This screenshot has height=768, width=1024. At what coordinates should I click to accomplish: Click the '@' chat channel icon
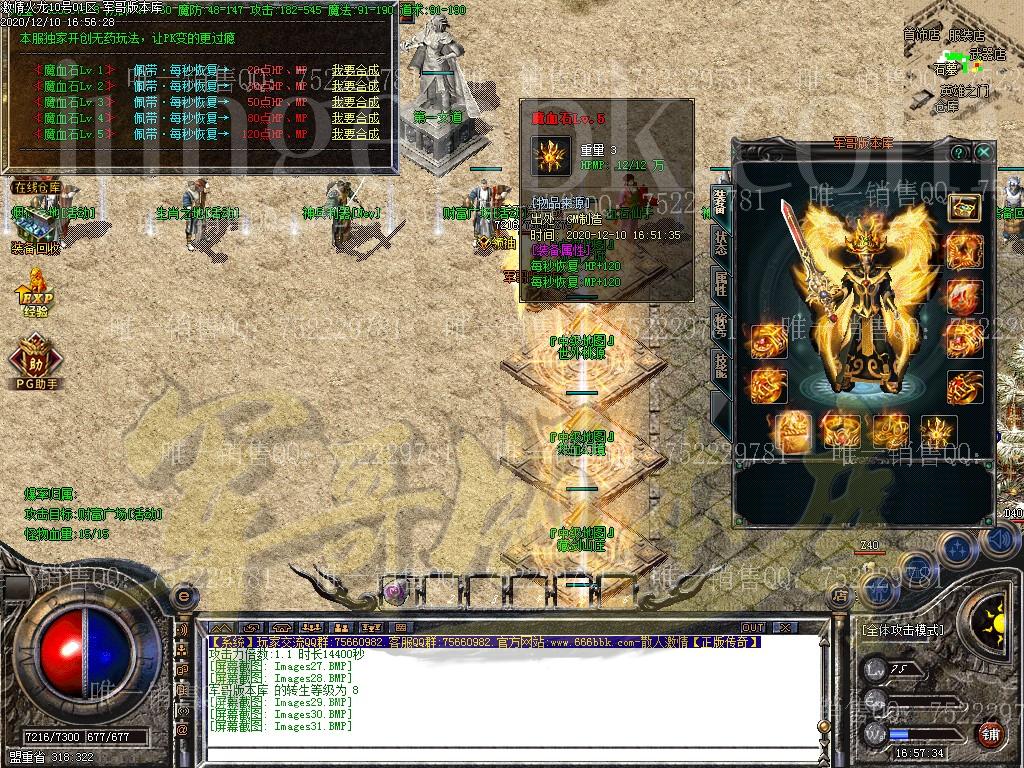[x=182, y=730]
